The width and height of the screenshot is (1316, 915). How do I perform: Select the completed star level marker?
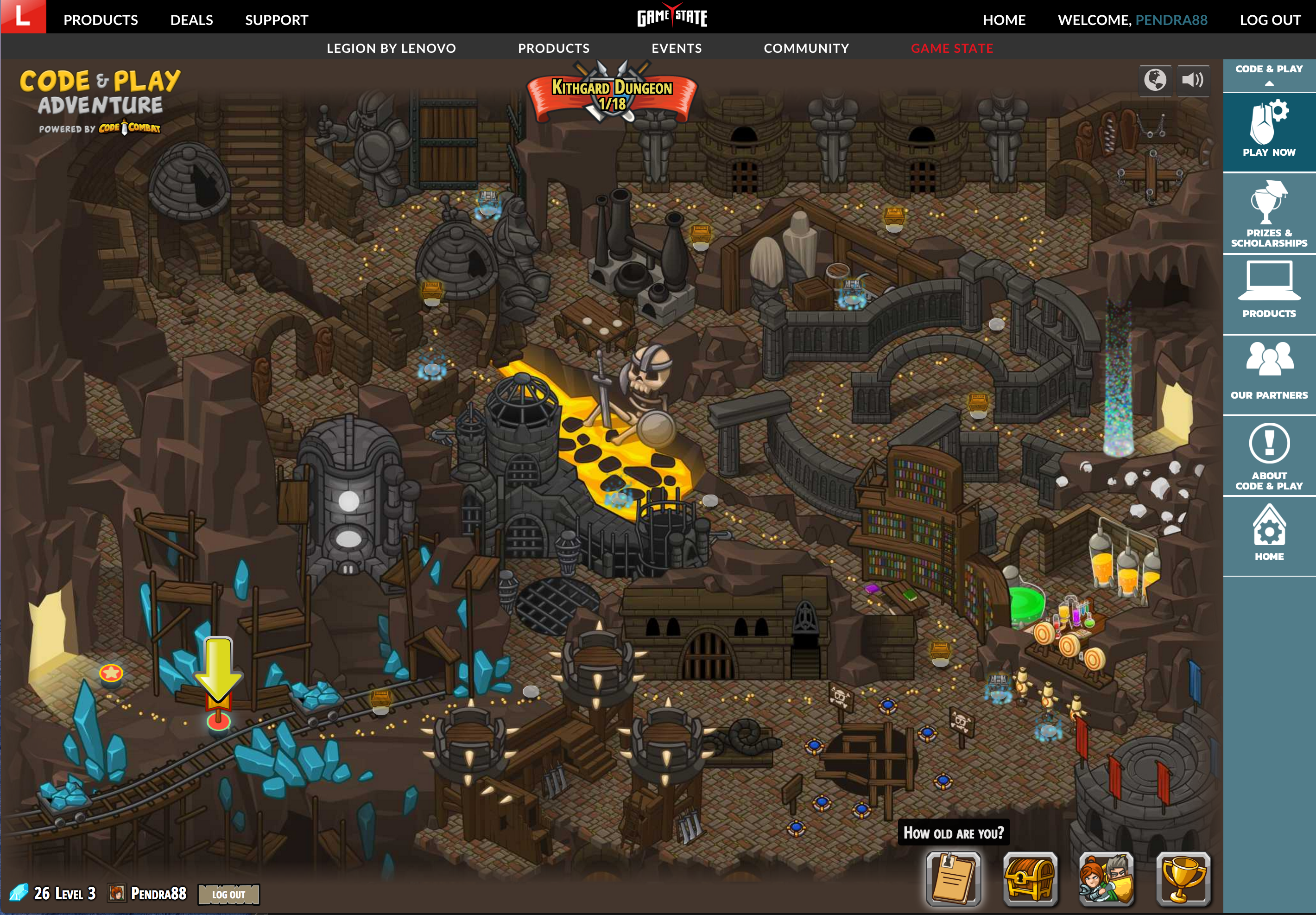pyautogui.click(x=111, y=673)
